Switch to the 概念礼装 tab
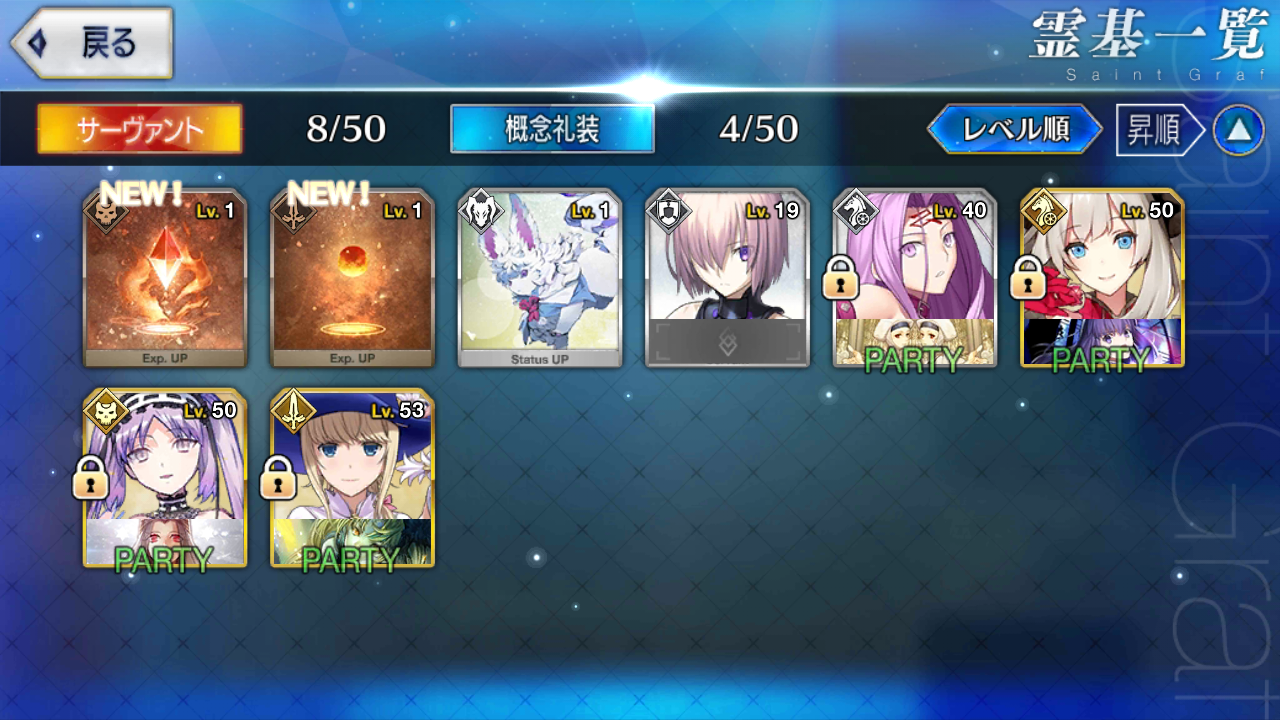1280x720 pixels. (552, 129)
